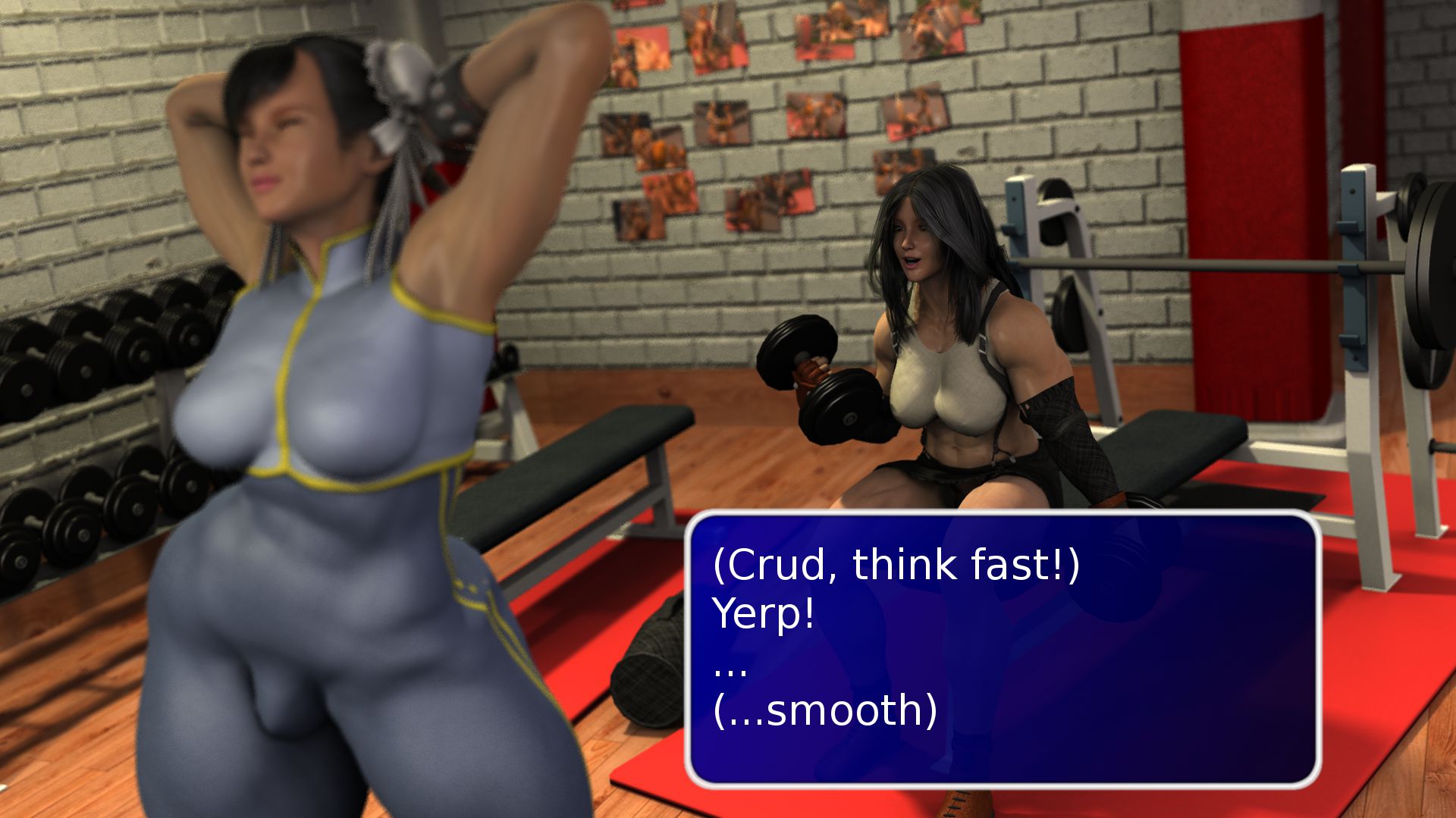Click the green workout bench behind Tifa

[x=1168, y=455]
